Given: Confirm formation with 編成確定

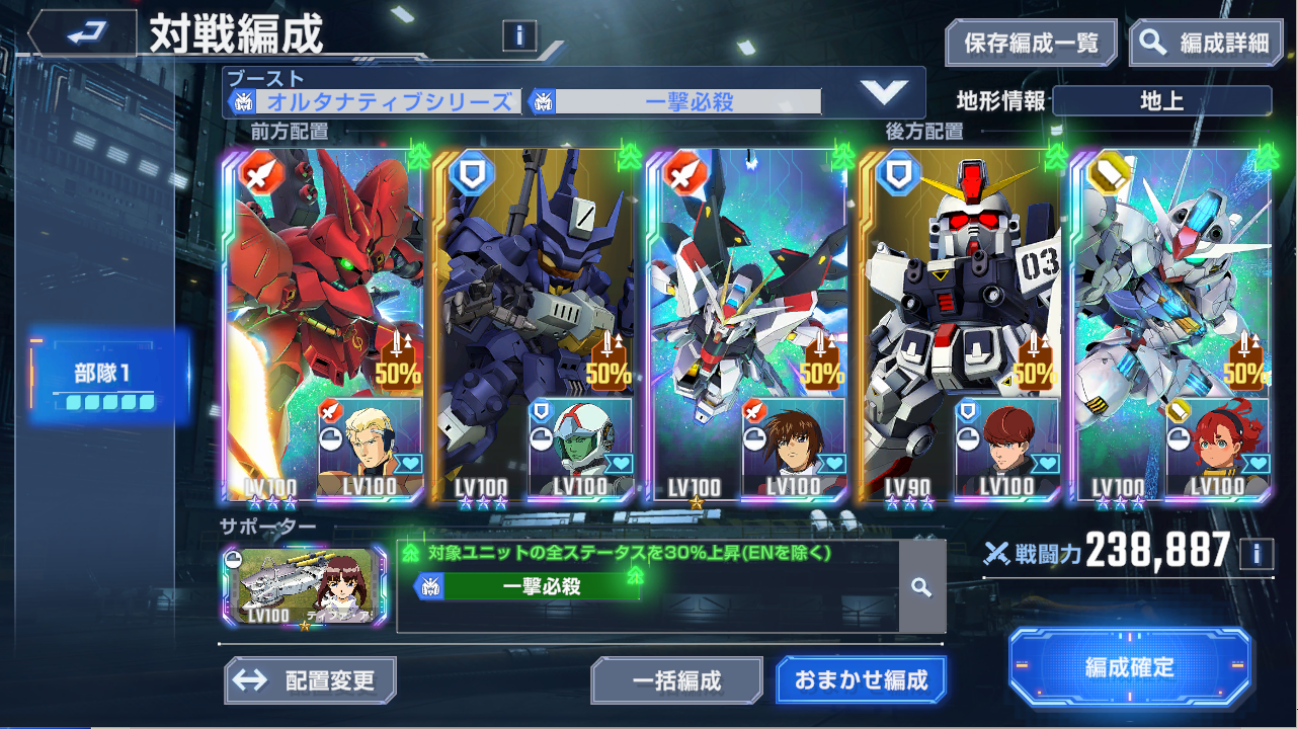Looking at the screenshot, I should click(1130, 668).
